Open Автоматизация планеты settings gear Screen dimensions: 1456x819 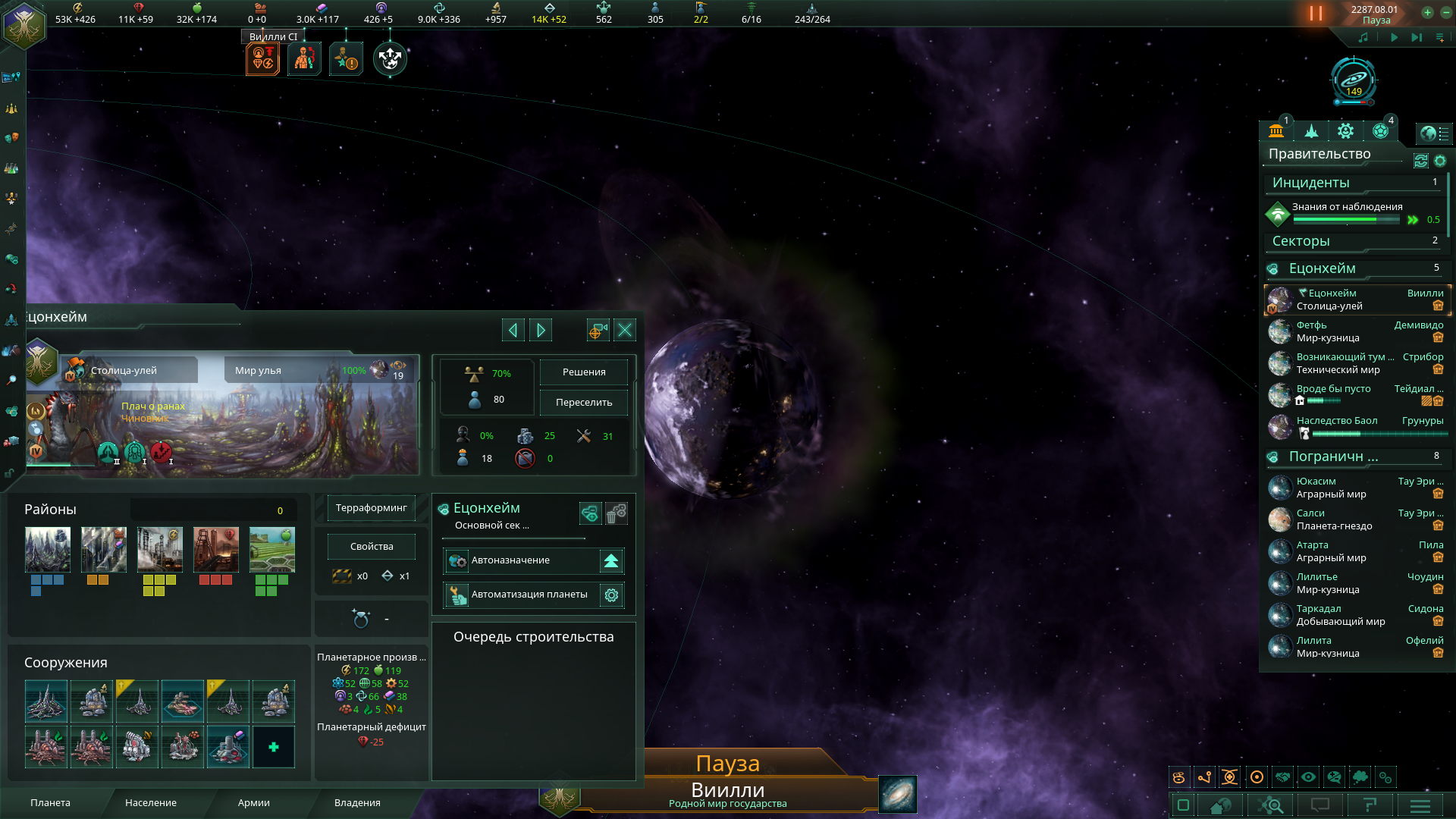pos(611,595)
